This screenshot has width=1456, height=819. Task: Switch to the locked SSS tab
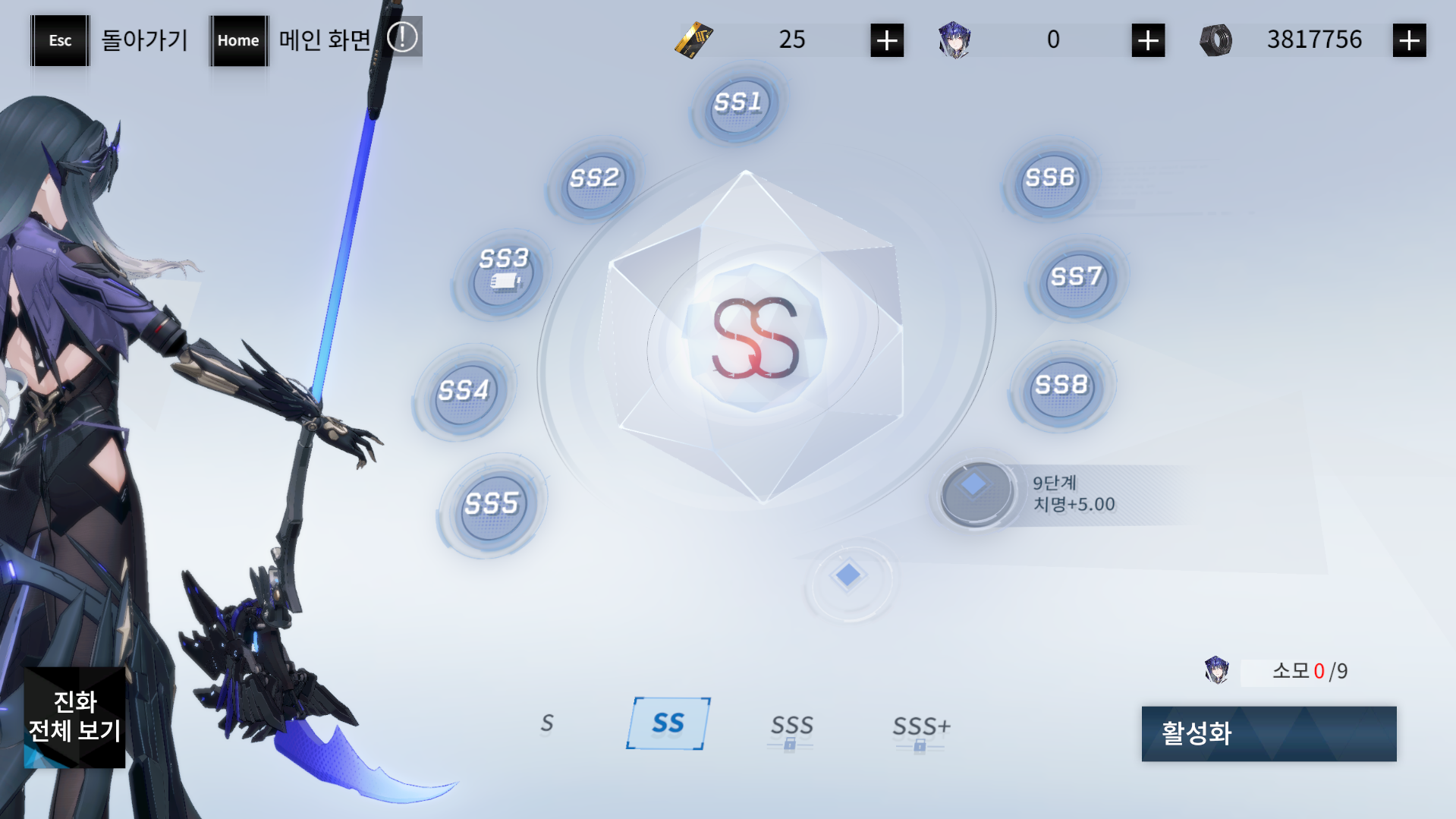tap(791, 729)
